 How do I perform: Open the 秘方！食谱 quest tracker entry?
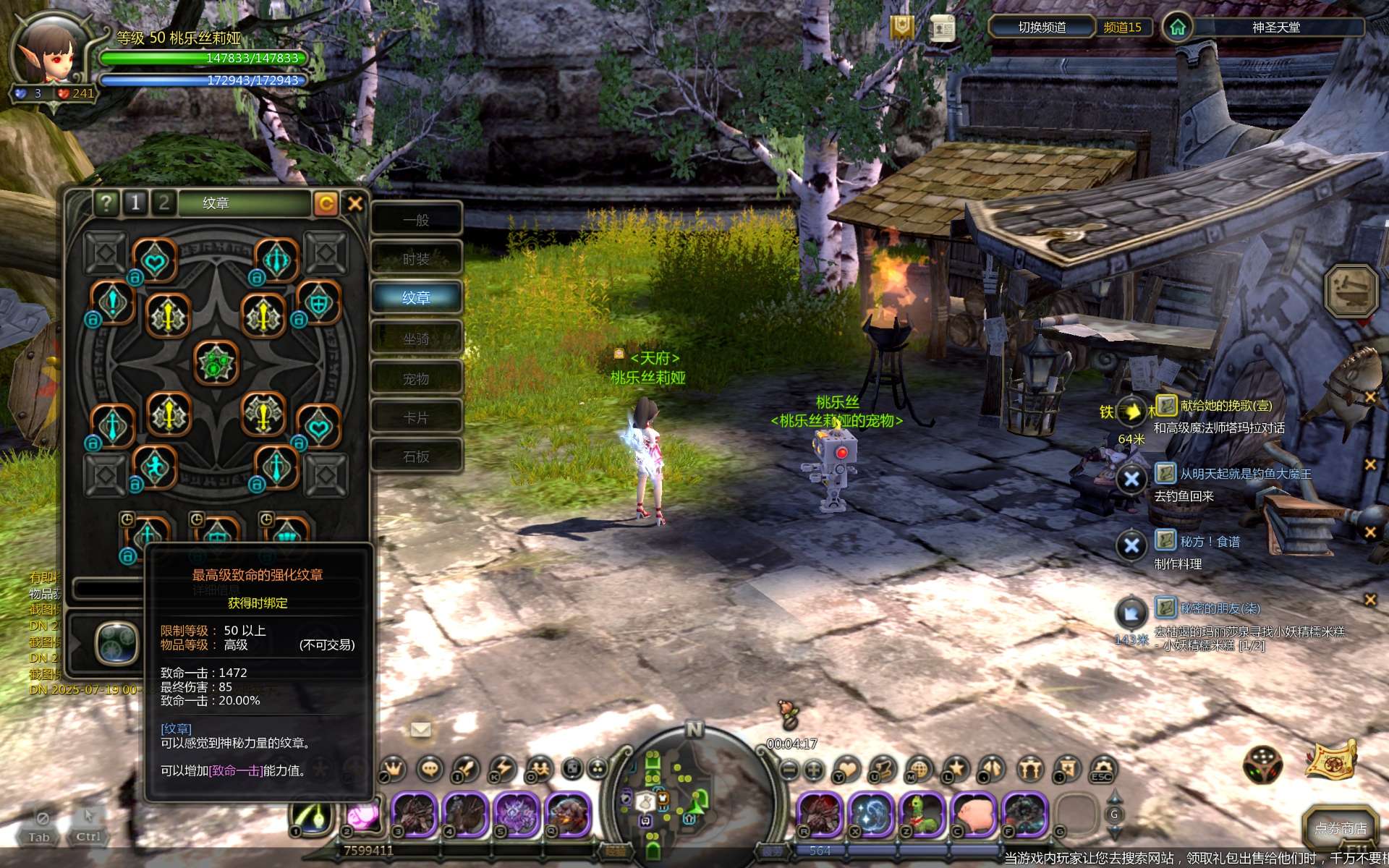click(x=1210, y=542)
